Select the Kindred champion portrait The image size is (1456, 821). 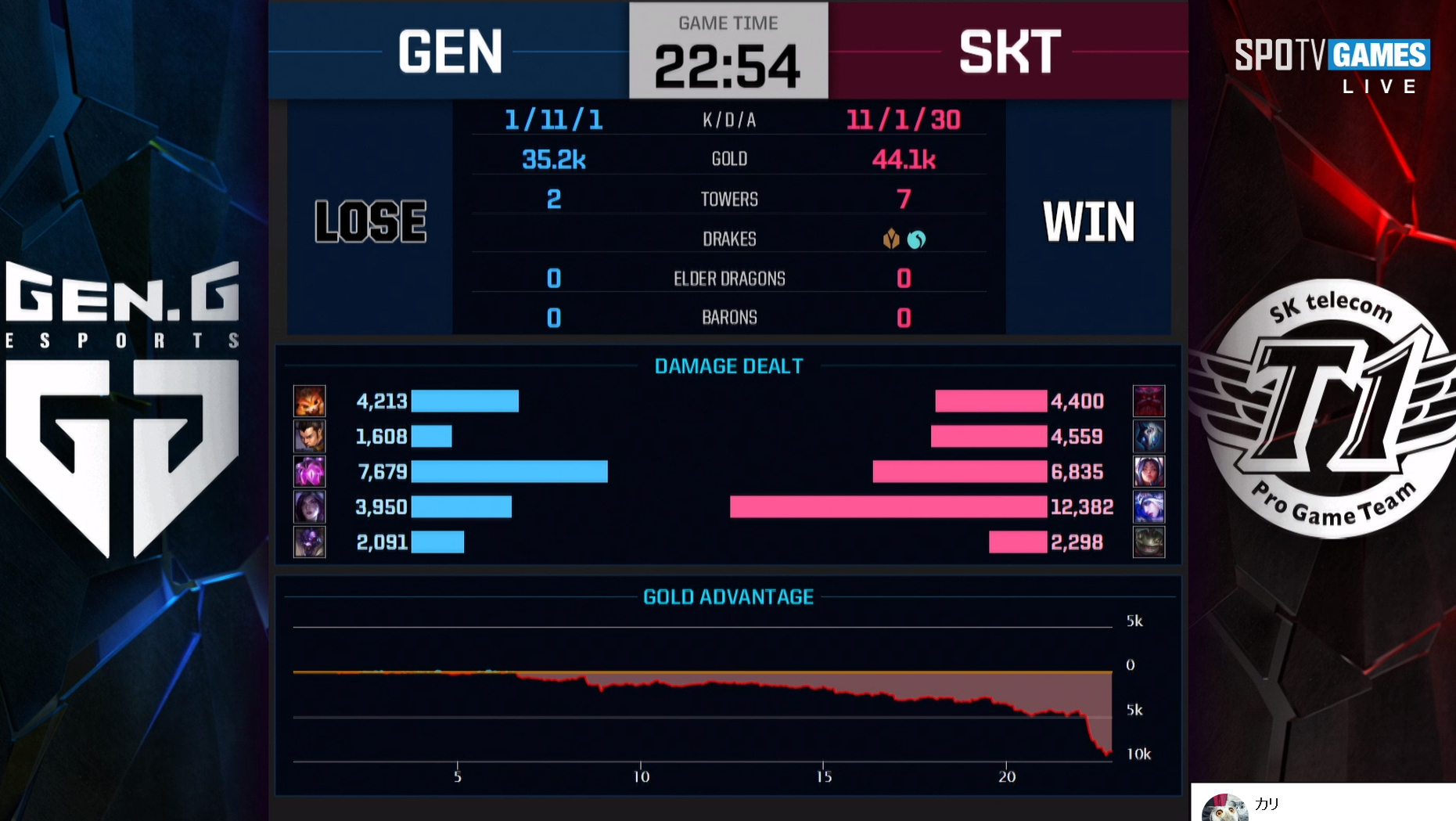pos(1149,436)
